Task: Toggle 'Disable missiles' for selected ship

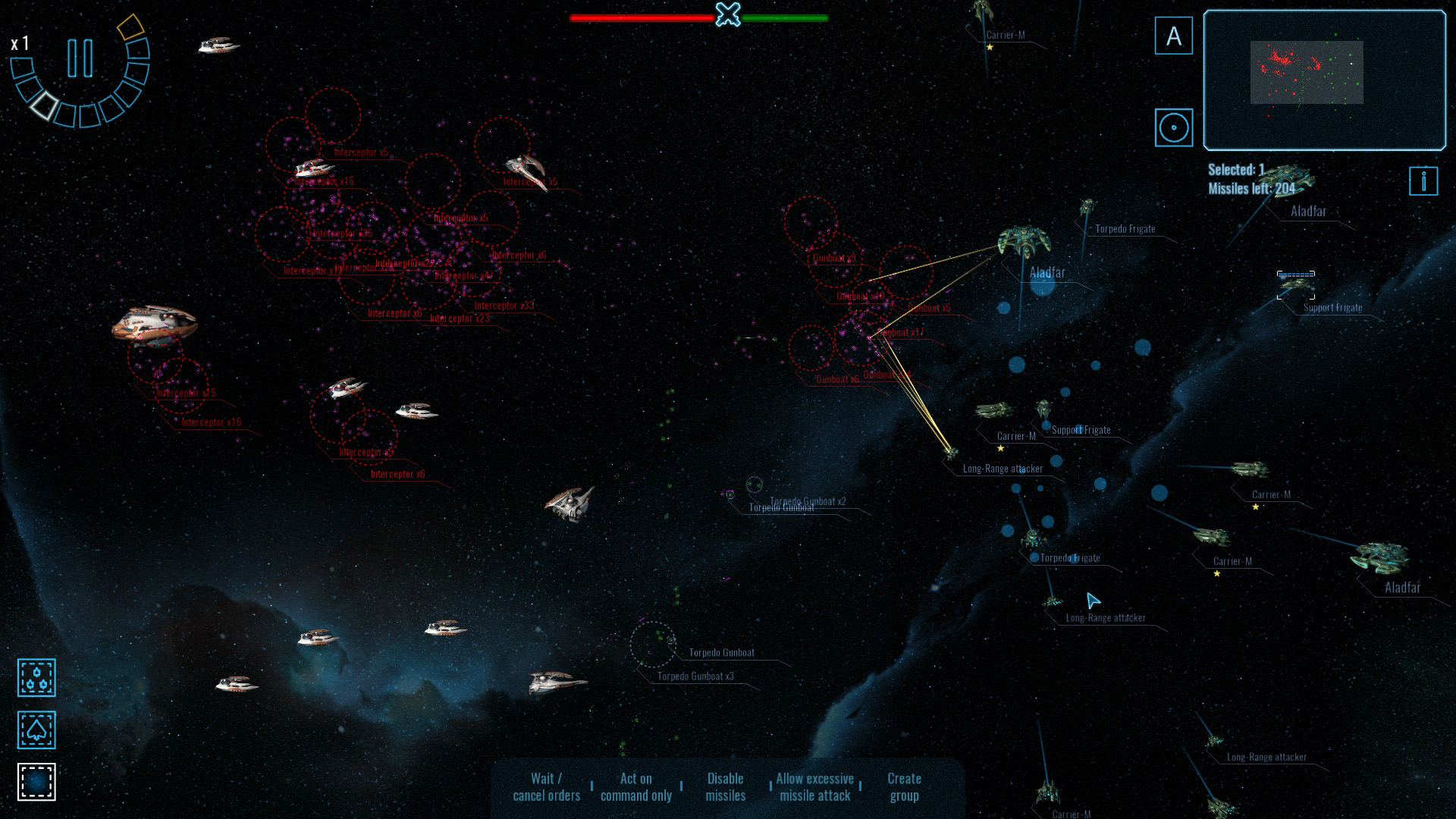Action: pyautogui.click(x=725, y=786)
